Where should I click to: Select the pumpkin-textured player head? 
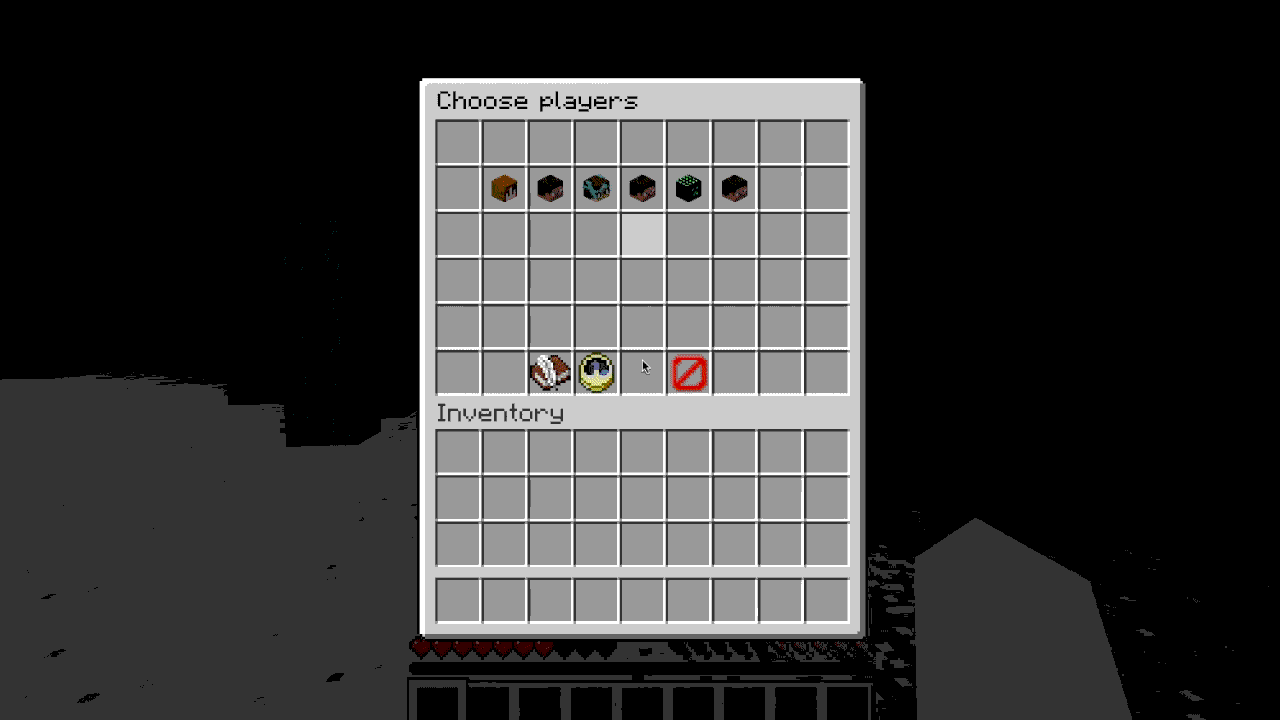[x=503, y=188]
